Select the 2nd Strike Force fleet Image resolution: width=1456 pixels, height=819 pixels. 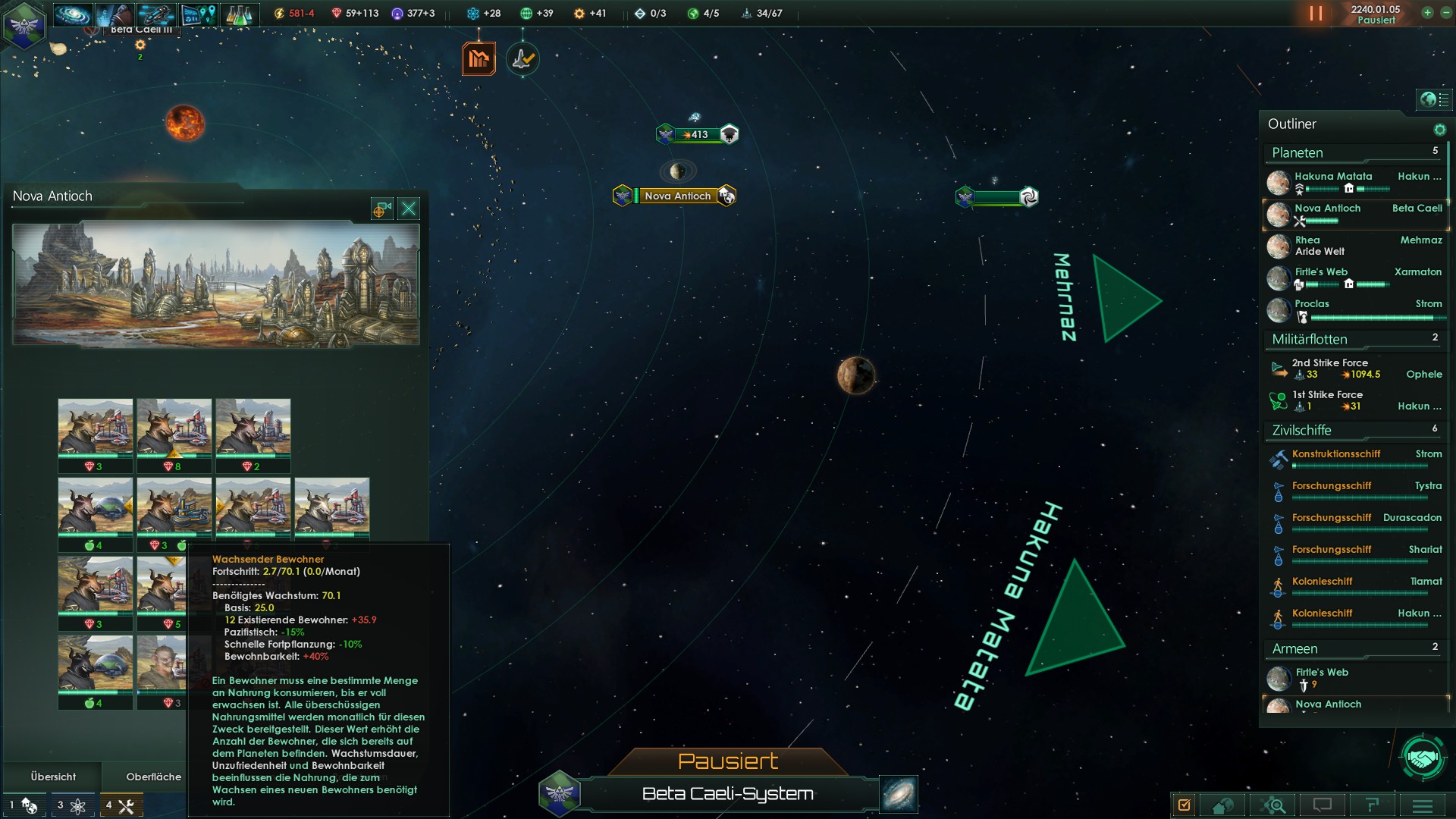tap(1330, 363)
